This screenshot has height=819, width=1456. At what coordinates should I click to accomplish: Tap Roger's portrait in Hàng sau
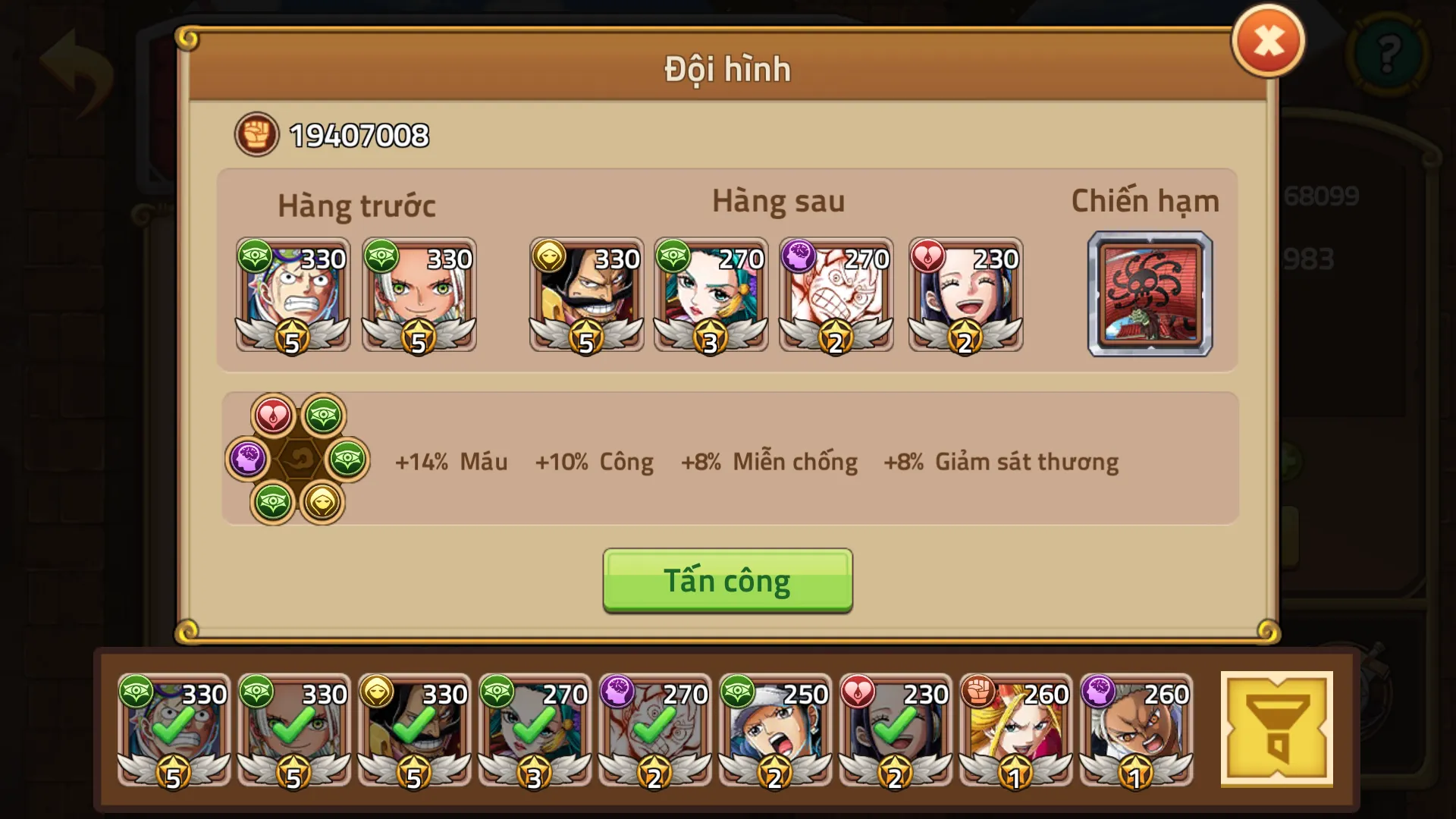(587, 296)
